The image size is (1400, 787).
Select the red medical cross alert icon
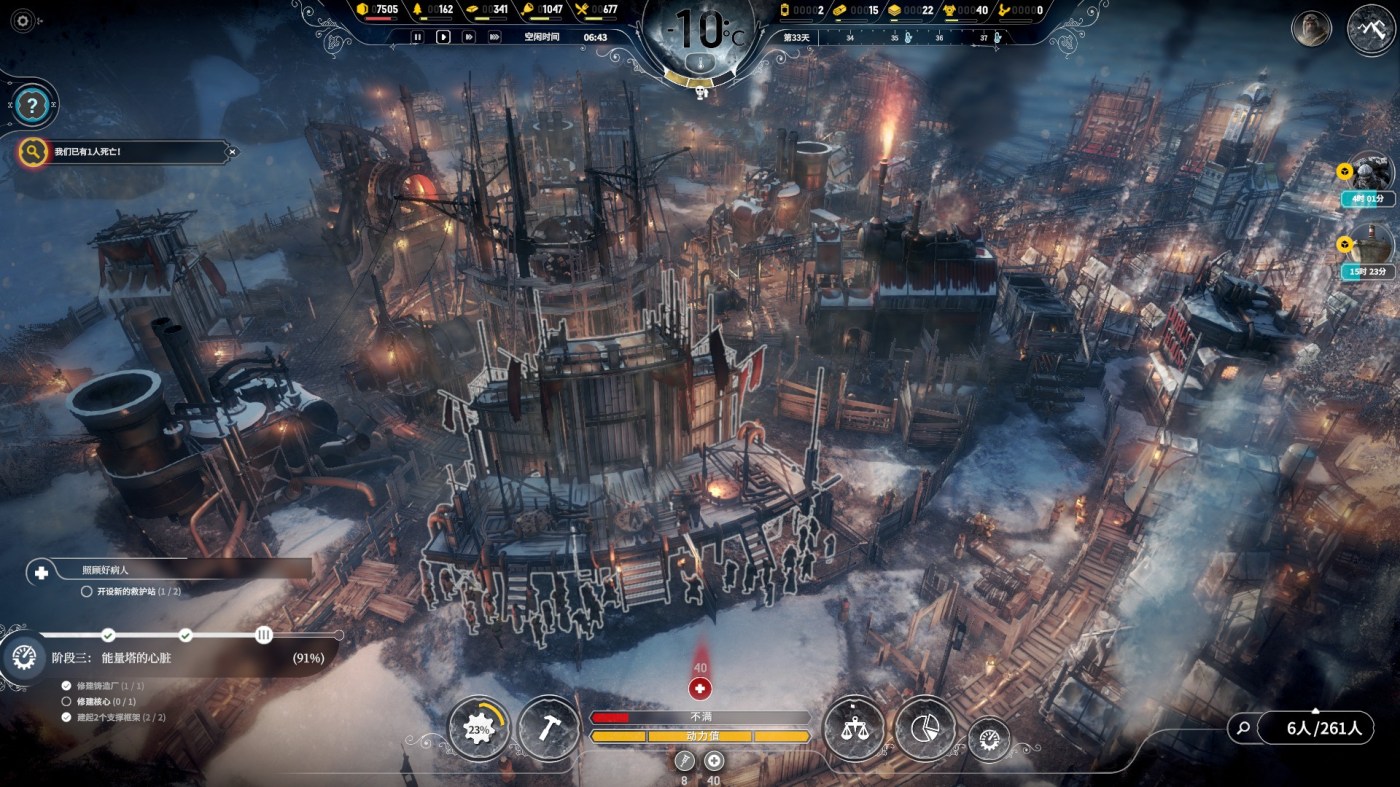click(x=700, y=688)
